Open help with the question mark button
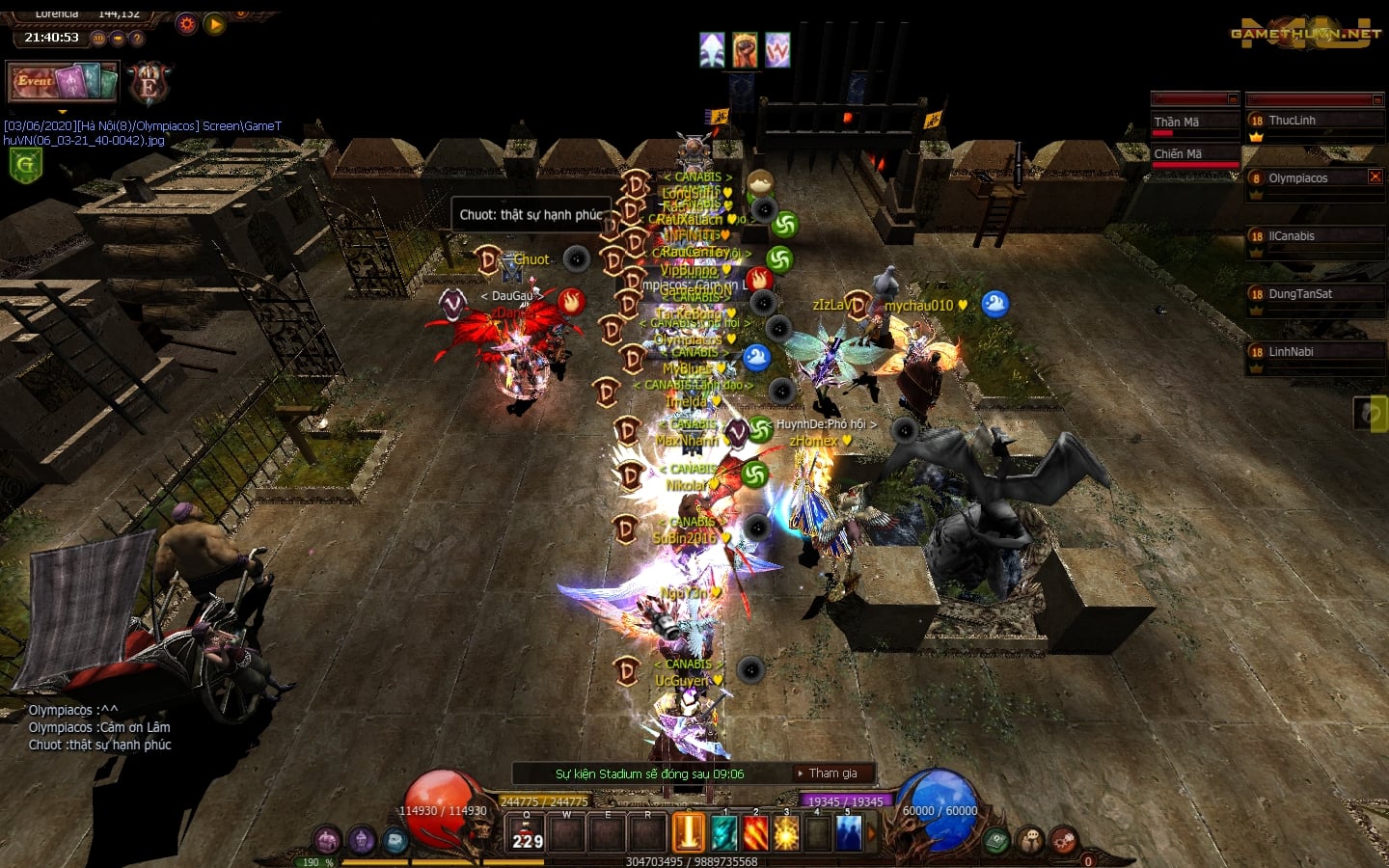This screenshot has width=1389, height=868. tap(137, 39)
